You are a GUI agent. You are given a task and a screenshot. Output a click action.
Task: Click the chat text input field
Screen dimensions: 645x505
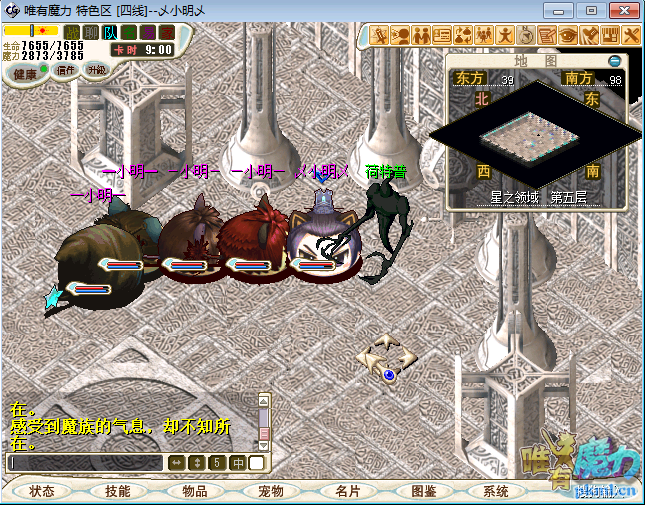85,463
